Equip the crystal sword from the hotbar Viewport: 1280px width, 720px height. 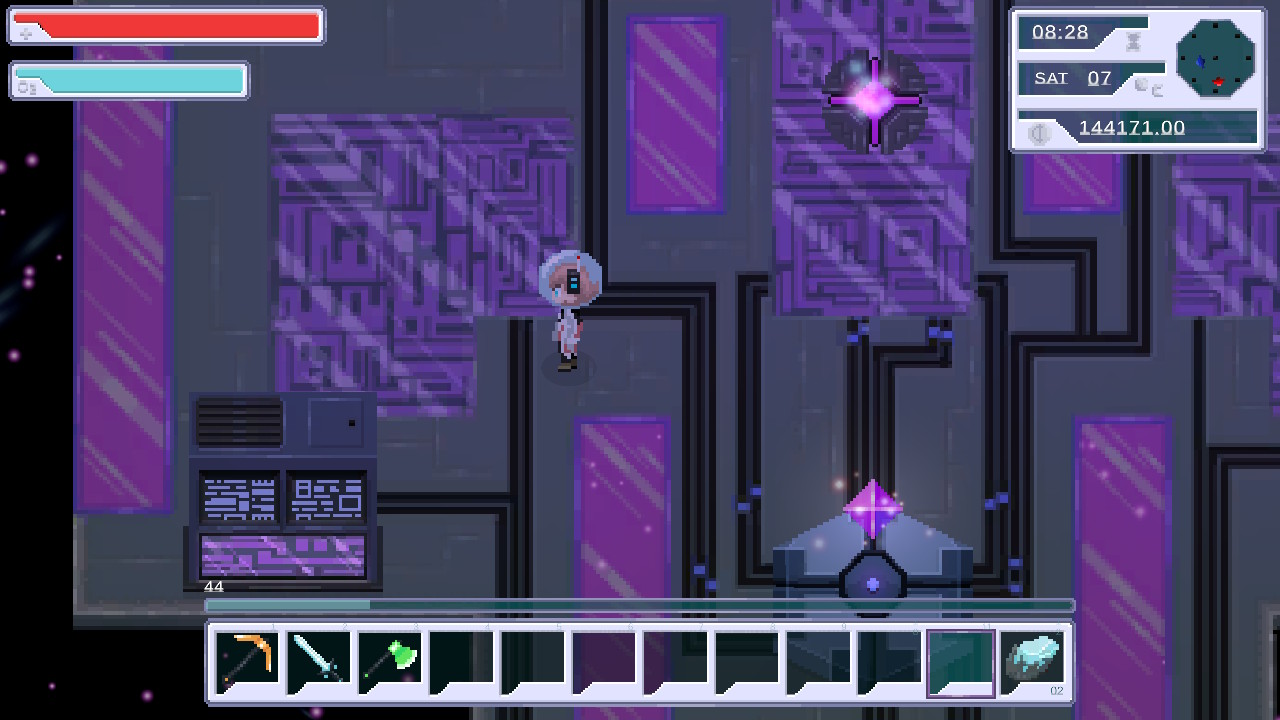click(318, 659)
